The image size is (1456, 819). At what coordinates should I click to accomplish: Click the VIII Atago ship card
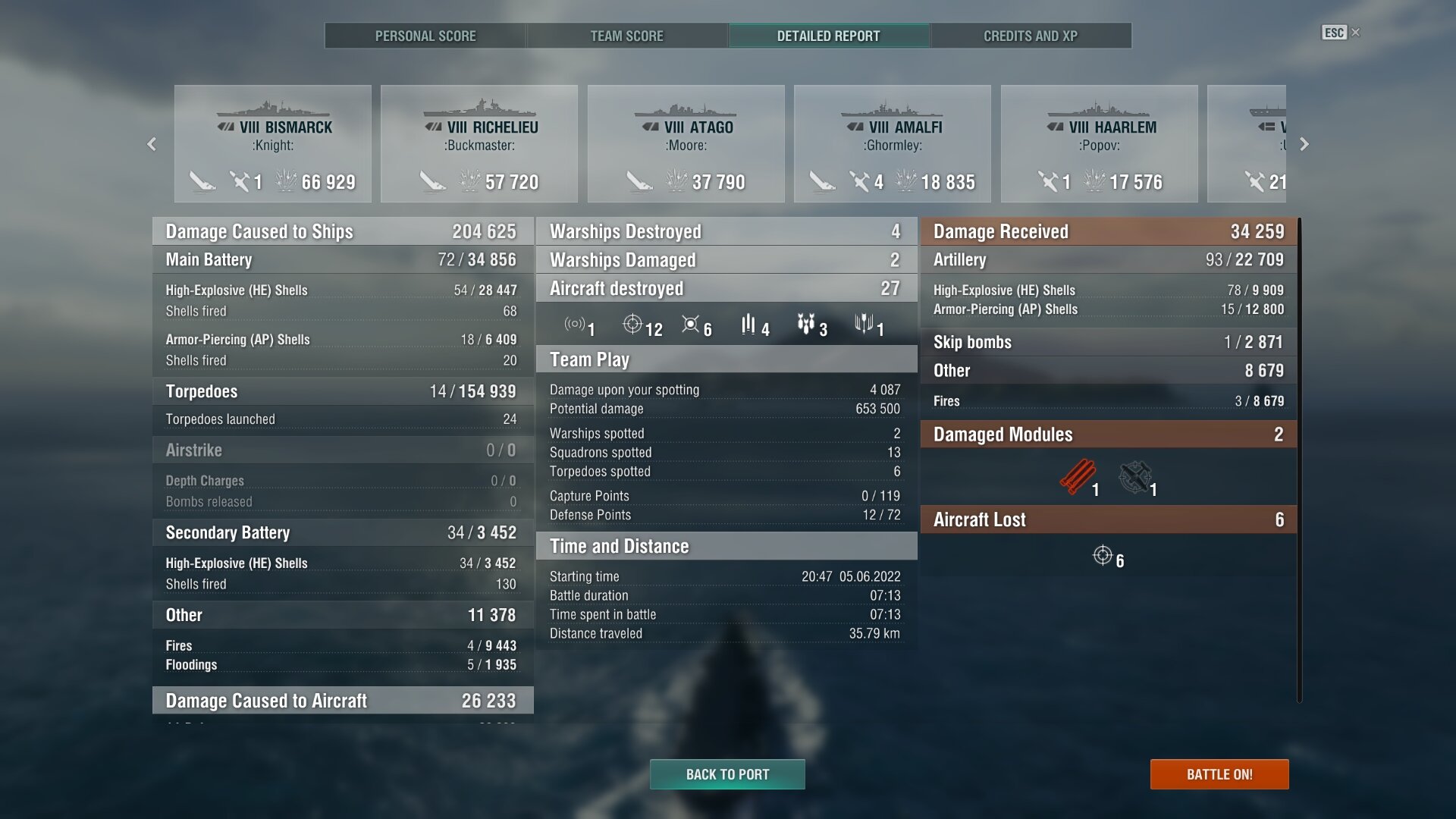(686, 144)
